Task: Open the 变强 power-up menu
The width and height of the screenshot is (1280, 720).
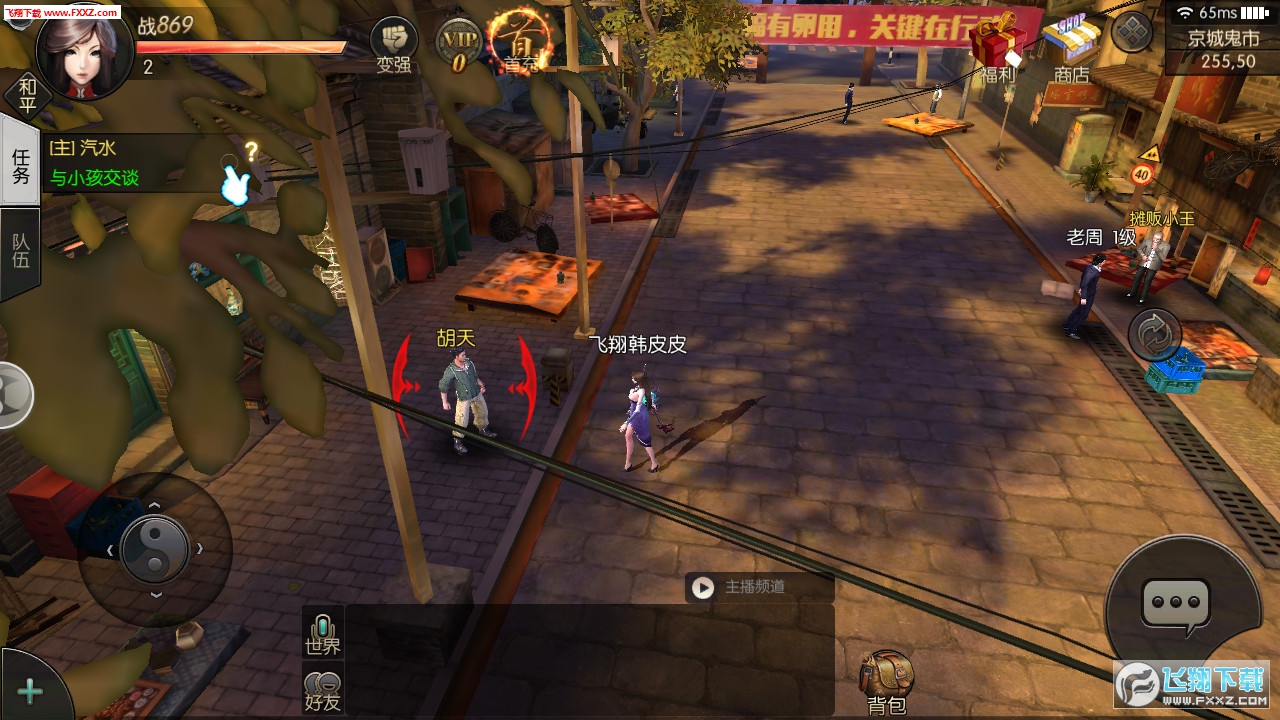Action: 394,45
